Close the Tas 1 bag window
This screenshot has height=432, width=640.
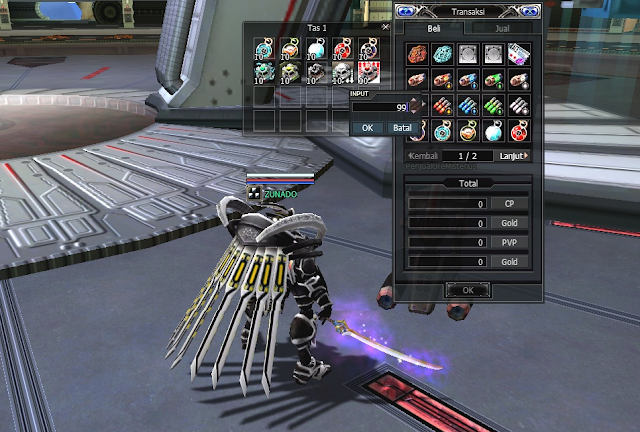point(386,28)
